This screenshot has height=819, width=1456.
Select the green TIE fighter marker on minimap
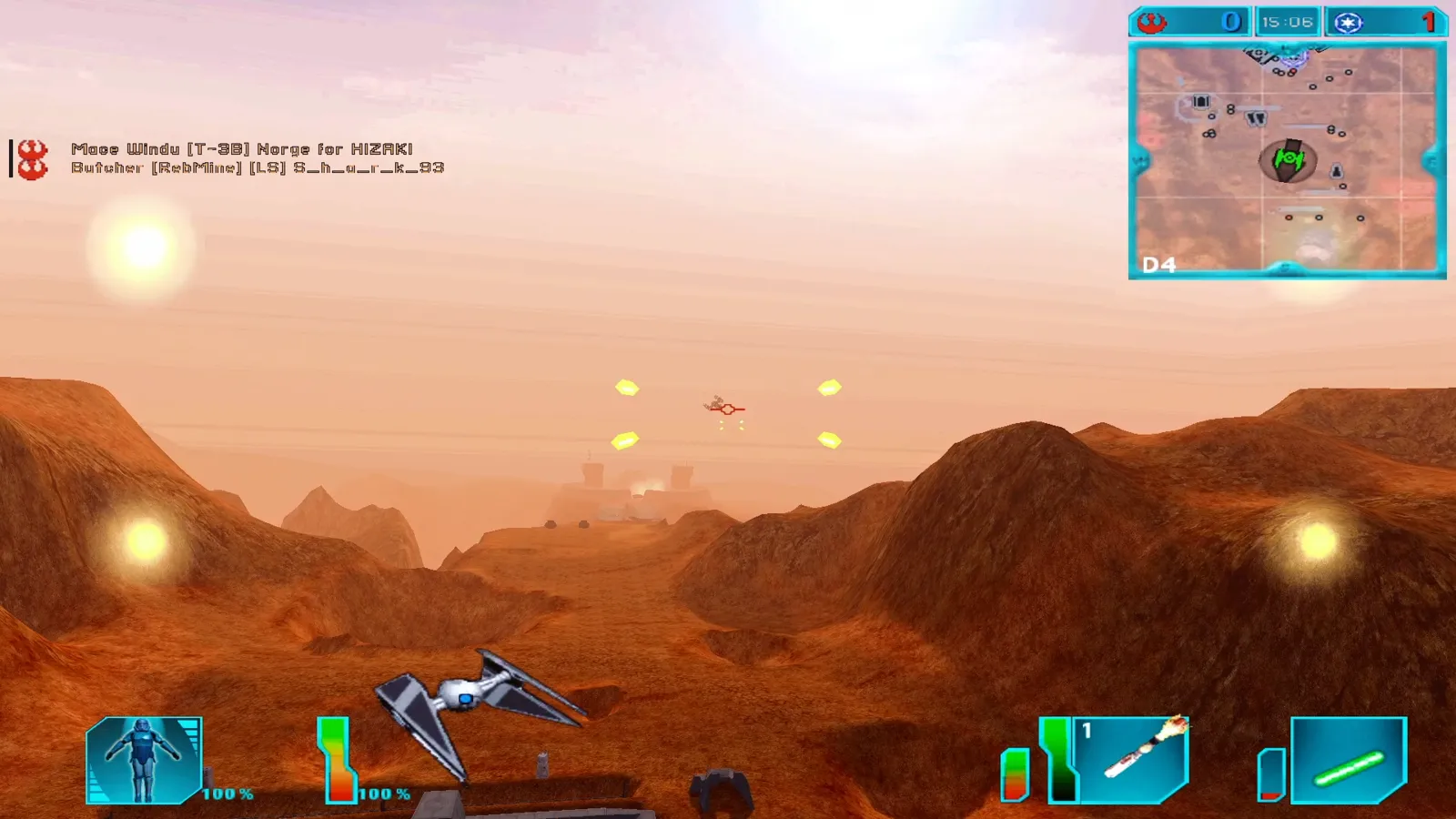(1289, 160)
